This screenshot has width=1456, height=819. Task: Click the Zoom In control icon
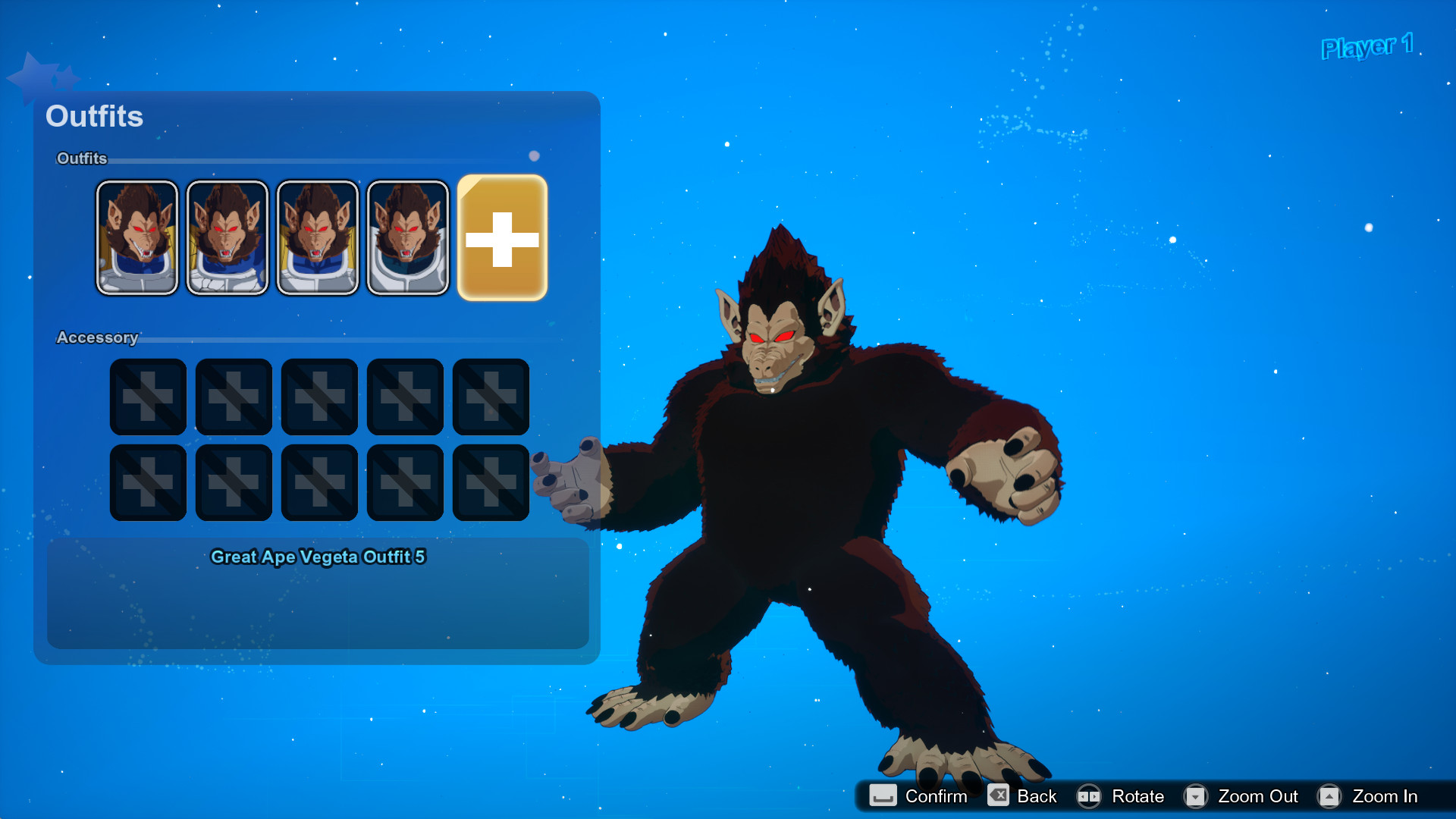(x=1330, y=796)
